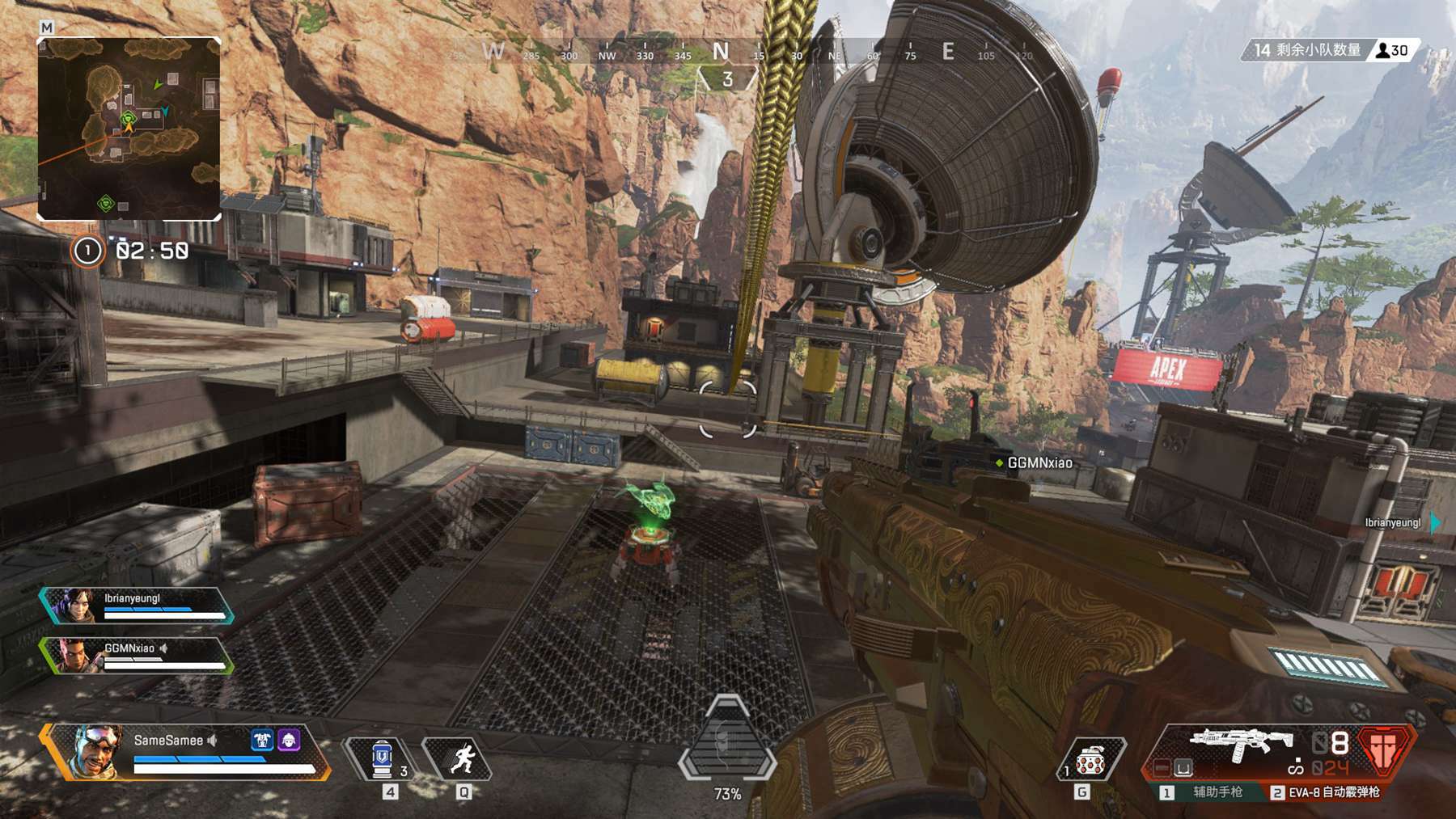Select teammate GGMNxiao's squad card
1456x819 pixels.
click(136, 656)
